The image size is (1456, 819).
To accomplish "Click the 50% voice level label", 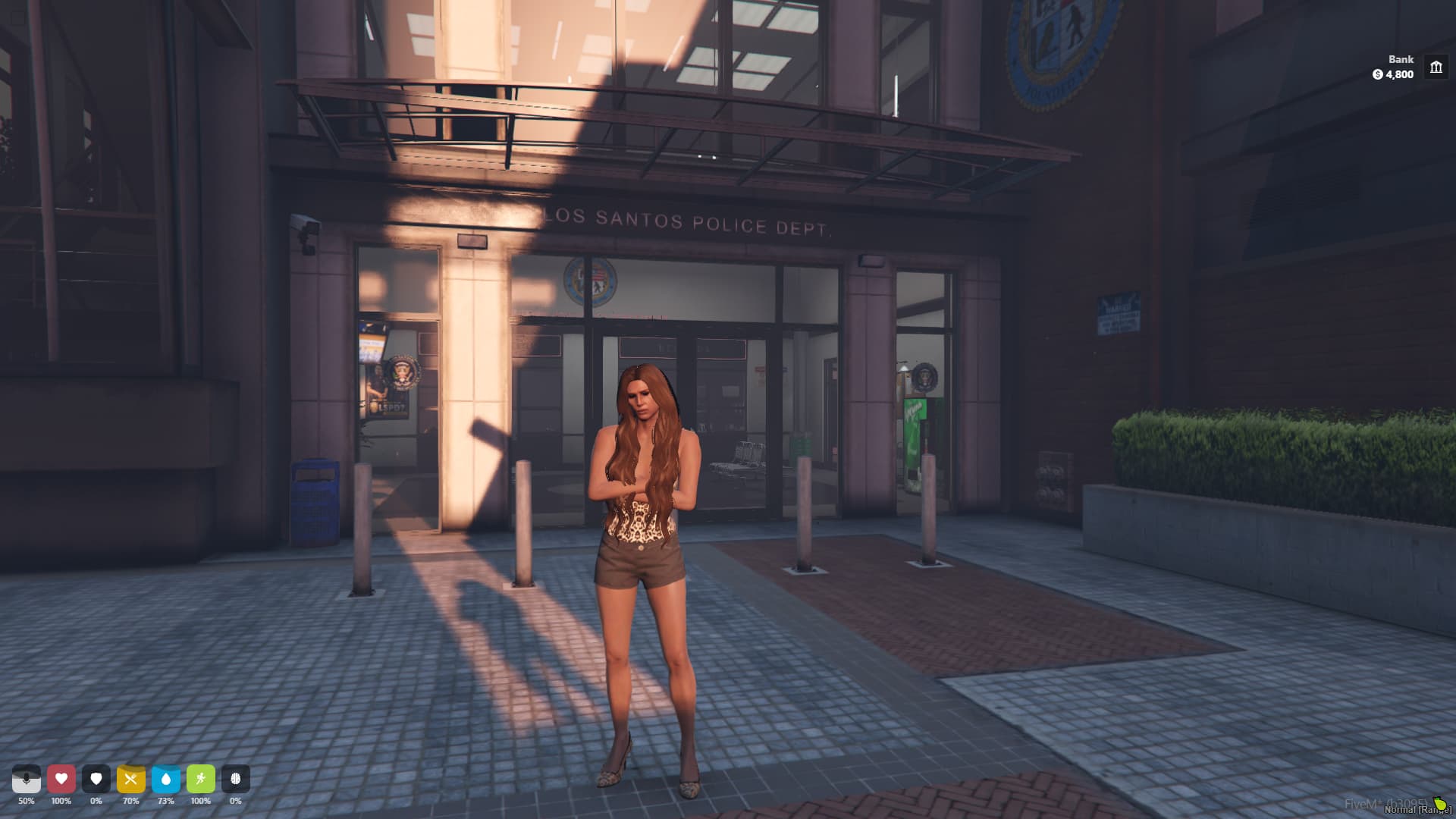I will coord(27,800).
